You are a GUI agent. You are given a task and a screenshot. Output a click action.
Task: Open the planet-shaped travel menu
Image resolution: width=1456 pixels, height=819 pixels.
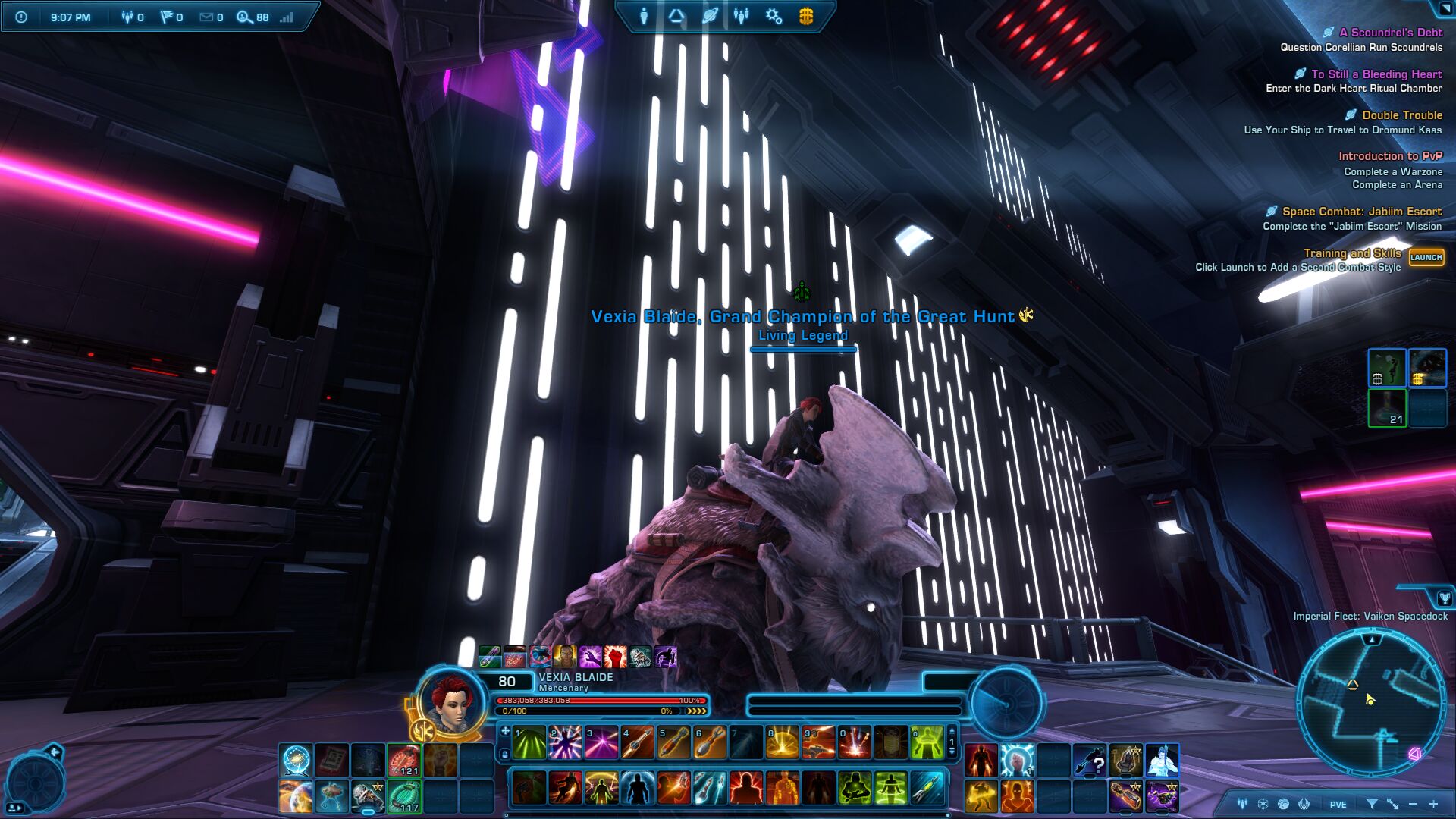[x=710, y=16]
